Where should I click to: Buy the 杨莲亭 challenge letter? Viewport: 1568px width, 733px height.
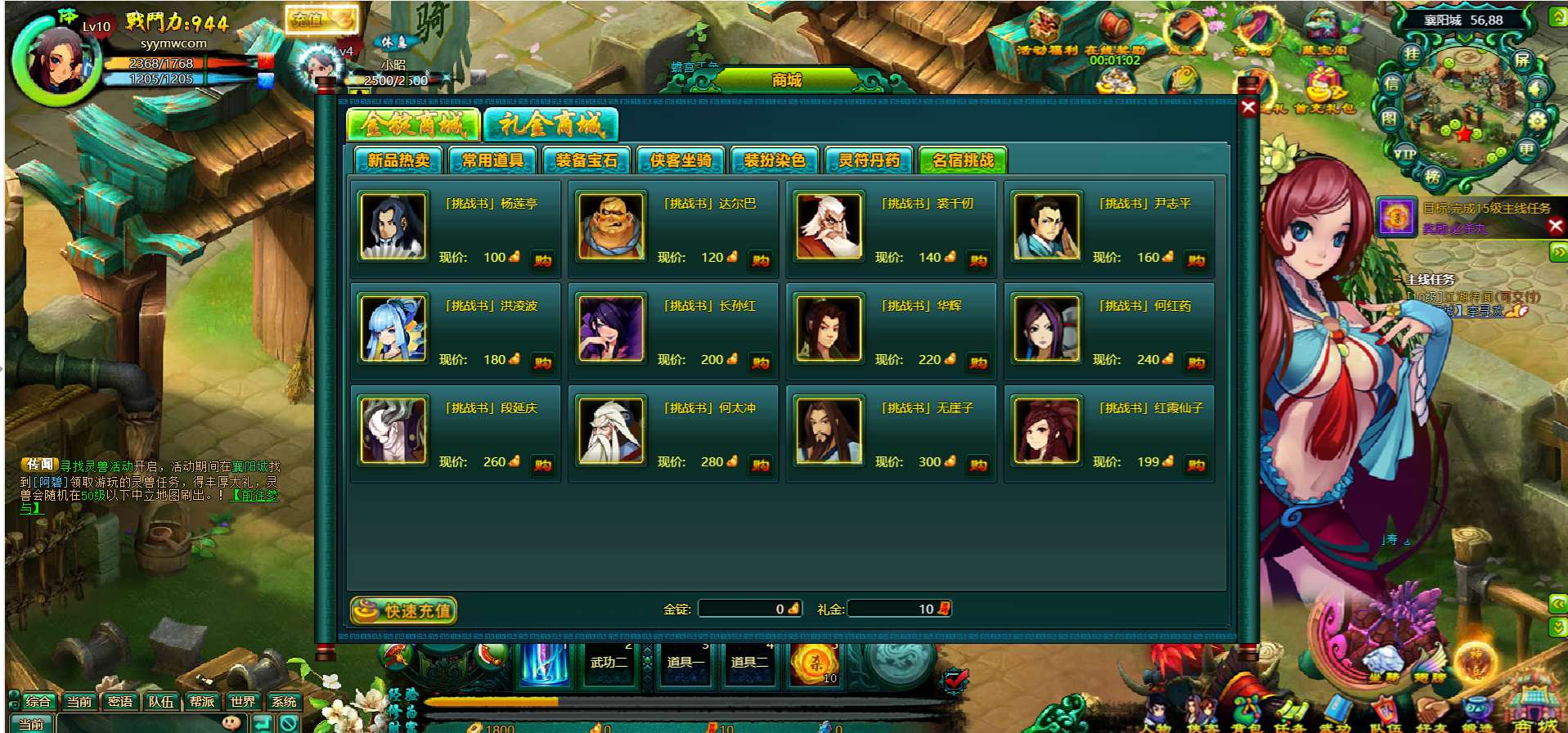click(543, 260)
